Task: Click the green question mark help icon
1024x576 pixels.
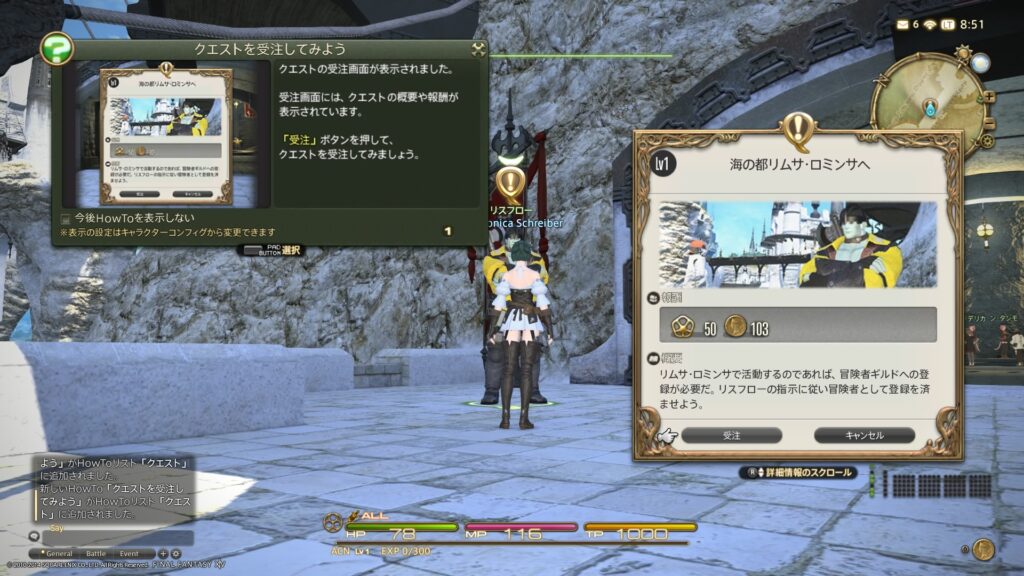Action: pyautogui.click(x=56, y=48)
